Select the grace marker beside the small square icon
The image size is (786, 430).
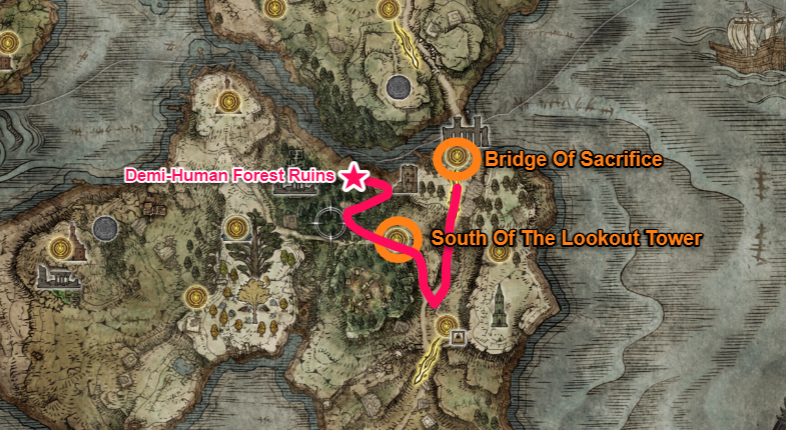coord(446,324)
